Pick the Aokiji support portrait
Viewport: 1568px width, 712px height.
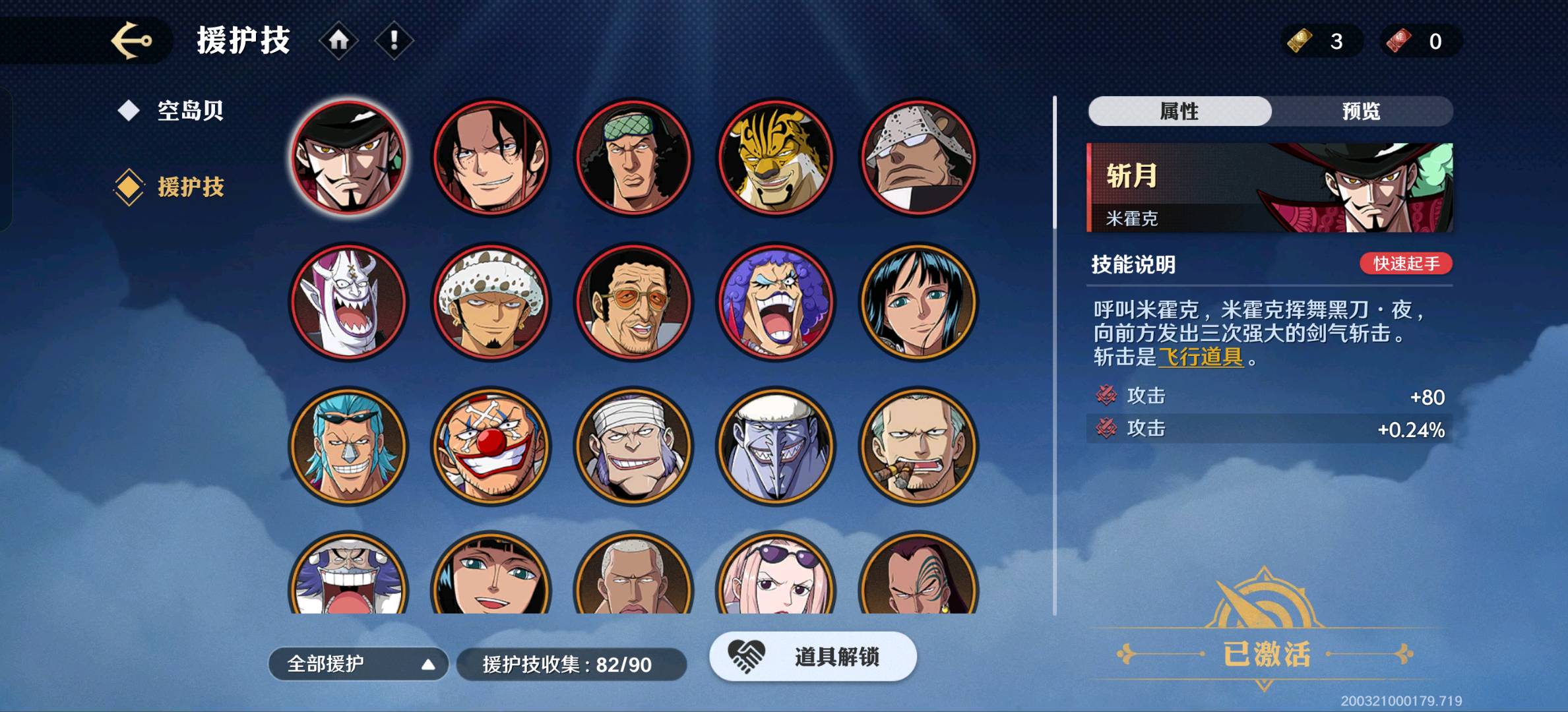(633, 158)
